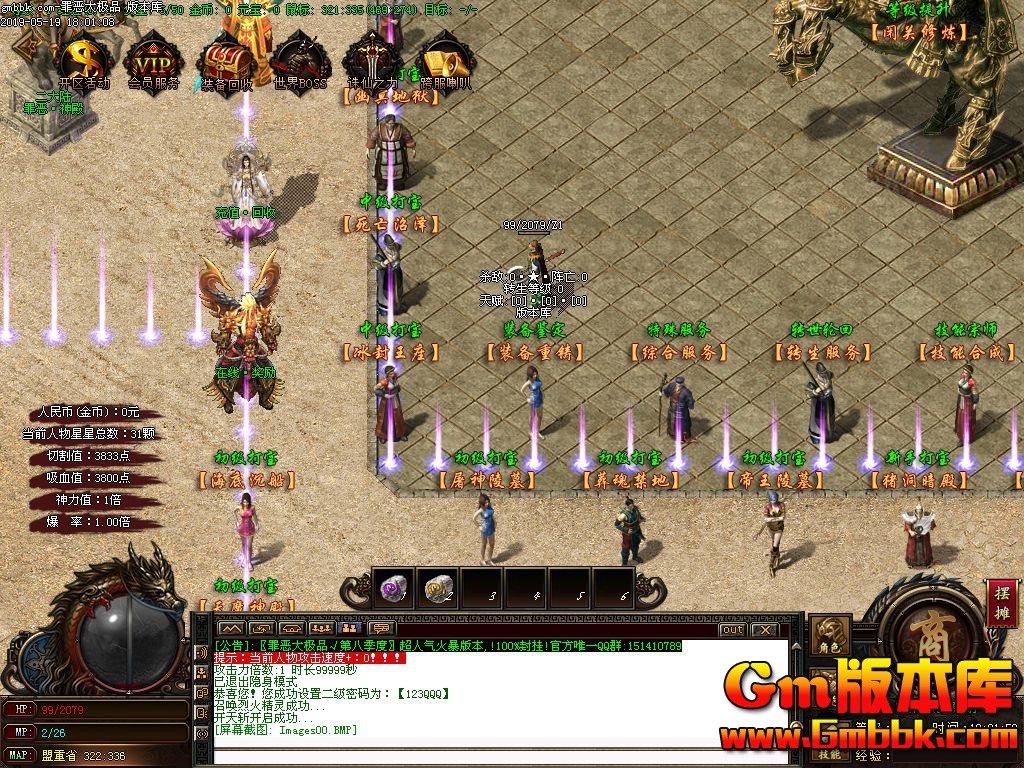Click the 摆摊 stall button

[x=1003, y=602]
